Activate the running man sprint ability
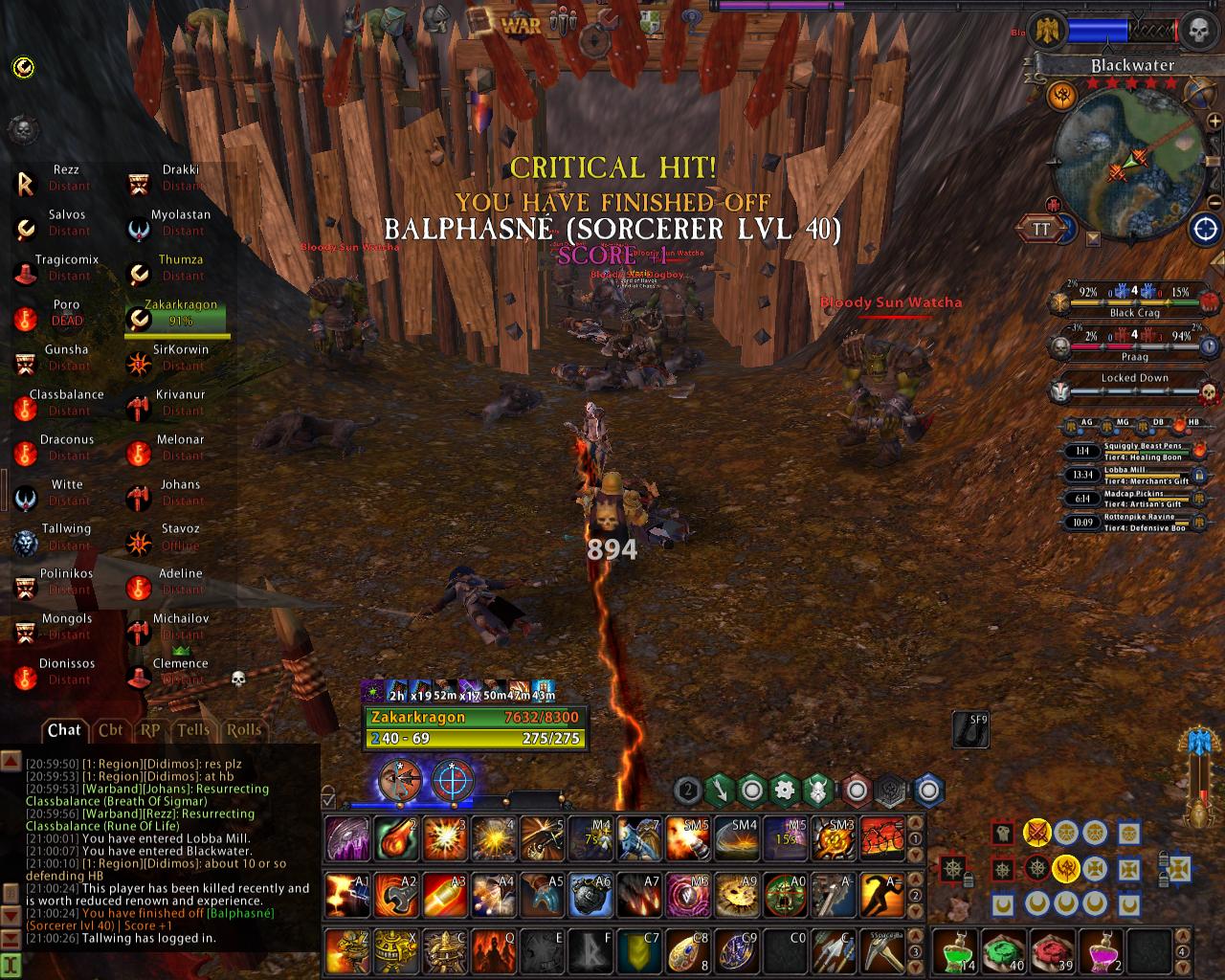This screenshot has height=980, width=1225. (881, 897)
